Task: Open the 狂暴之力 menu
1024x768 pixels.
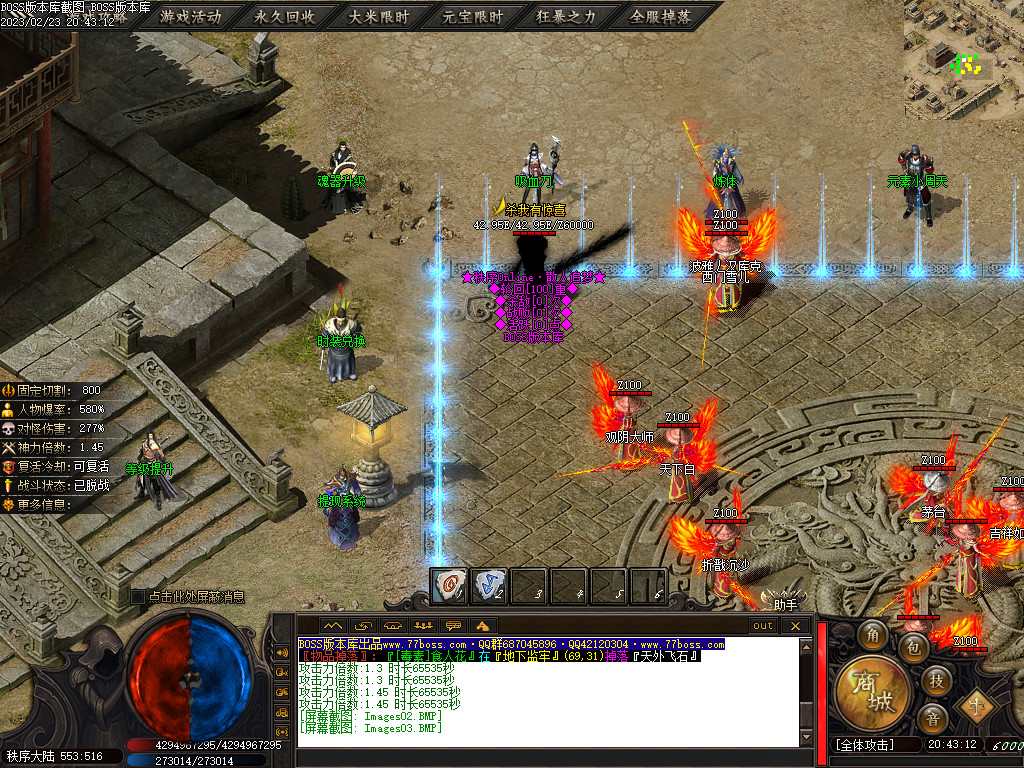Action: (566, 17)
